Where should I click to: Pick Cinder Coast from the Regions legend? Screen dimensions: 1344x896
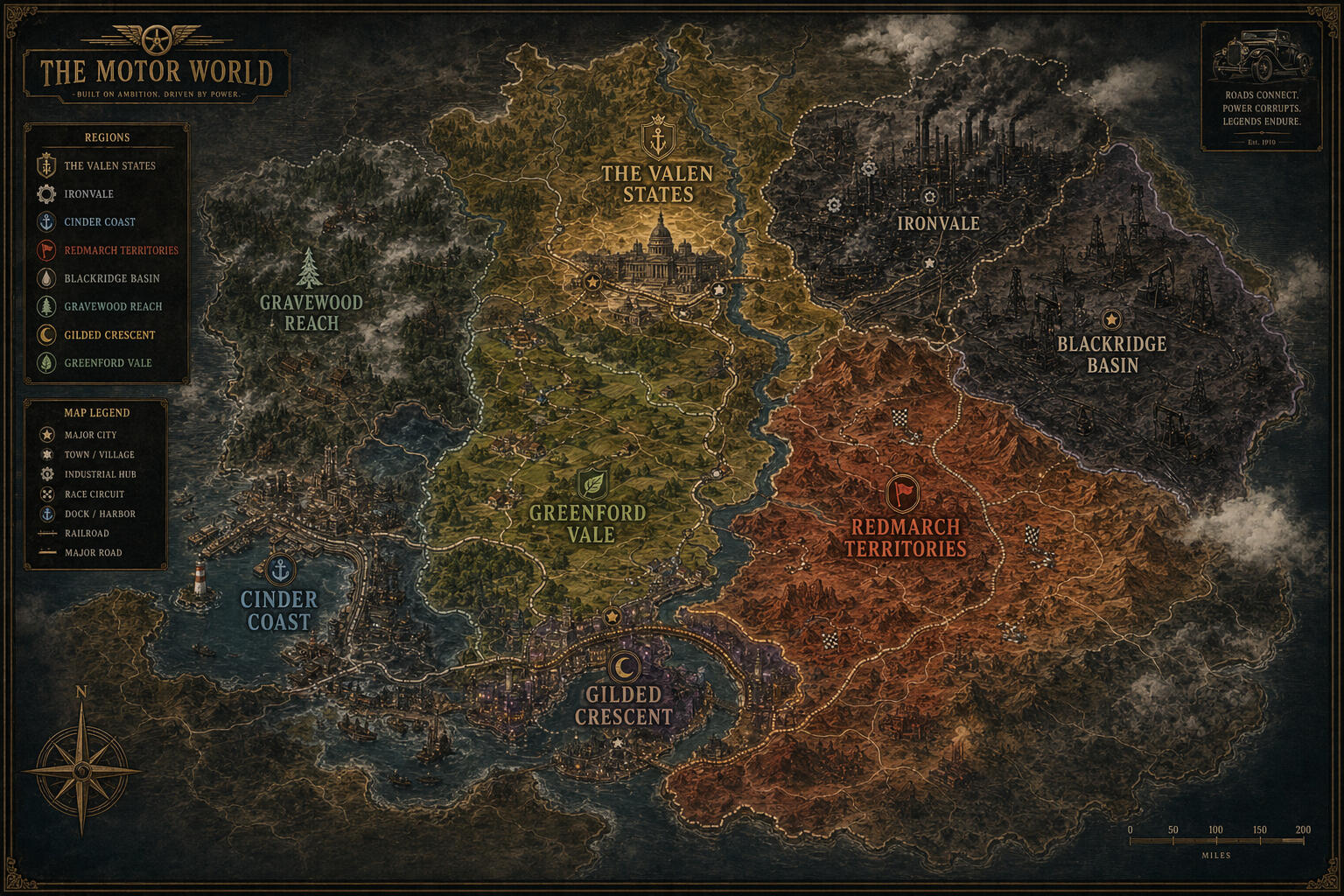click(99, 221)
